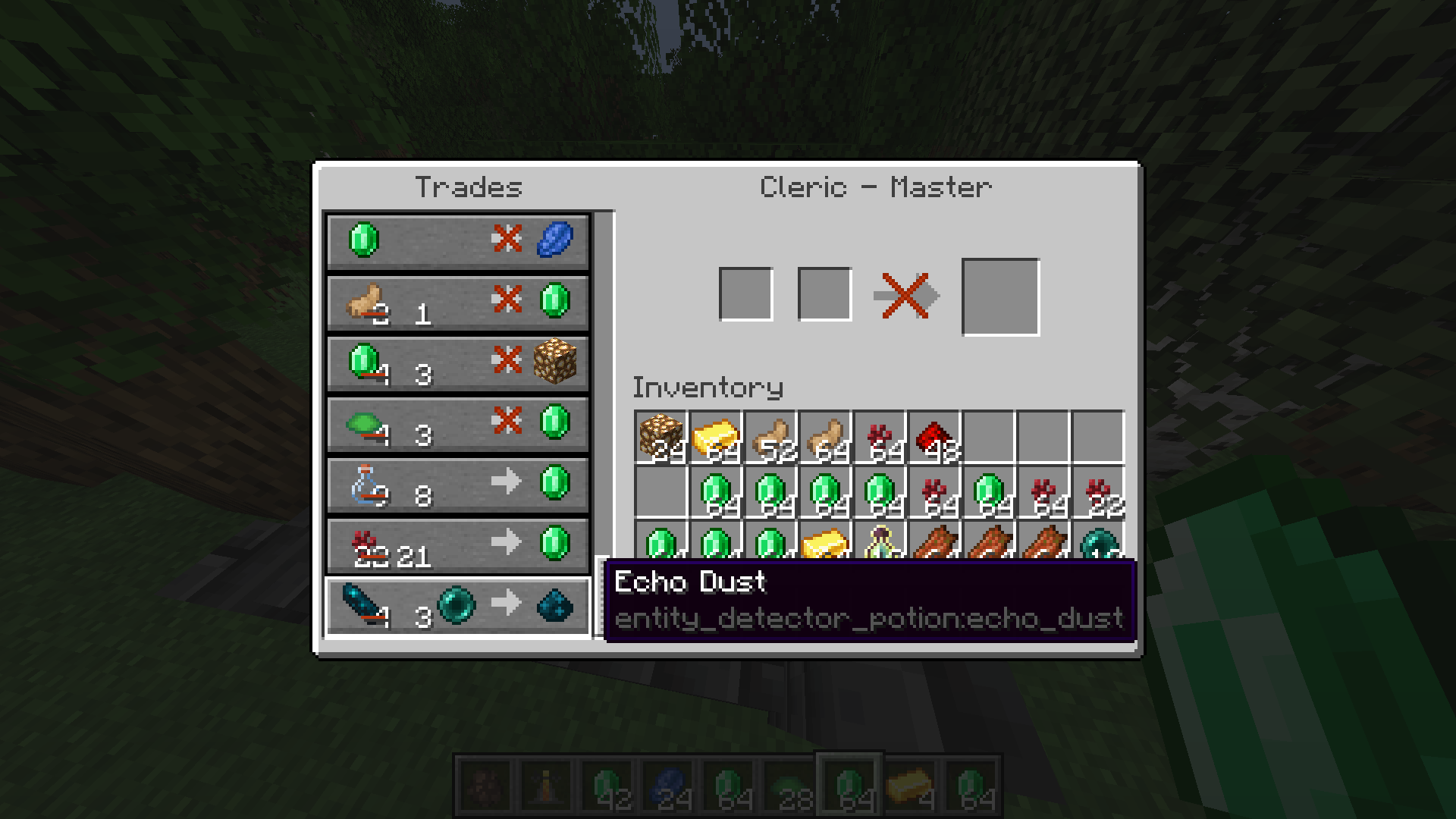The height and width of the screenshot is (819, 1456).
Task: Click the glass bottle icon in the trades list
Action: [362, 484]
